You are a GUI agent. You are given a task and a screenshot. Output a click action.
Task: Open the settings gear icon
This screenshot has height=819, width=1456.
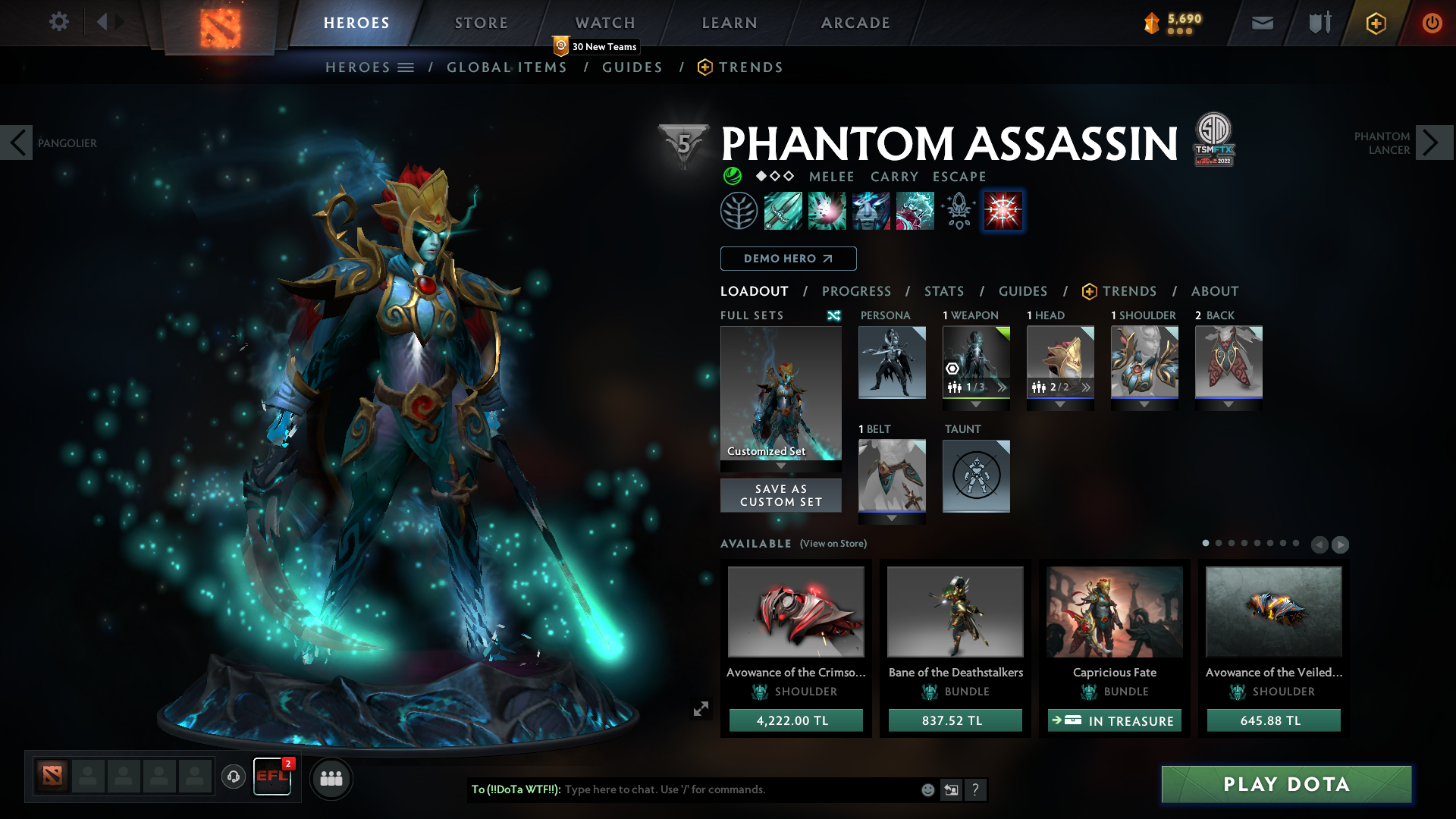pos(58,22)
